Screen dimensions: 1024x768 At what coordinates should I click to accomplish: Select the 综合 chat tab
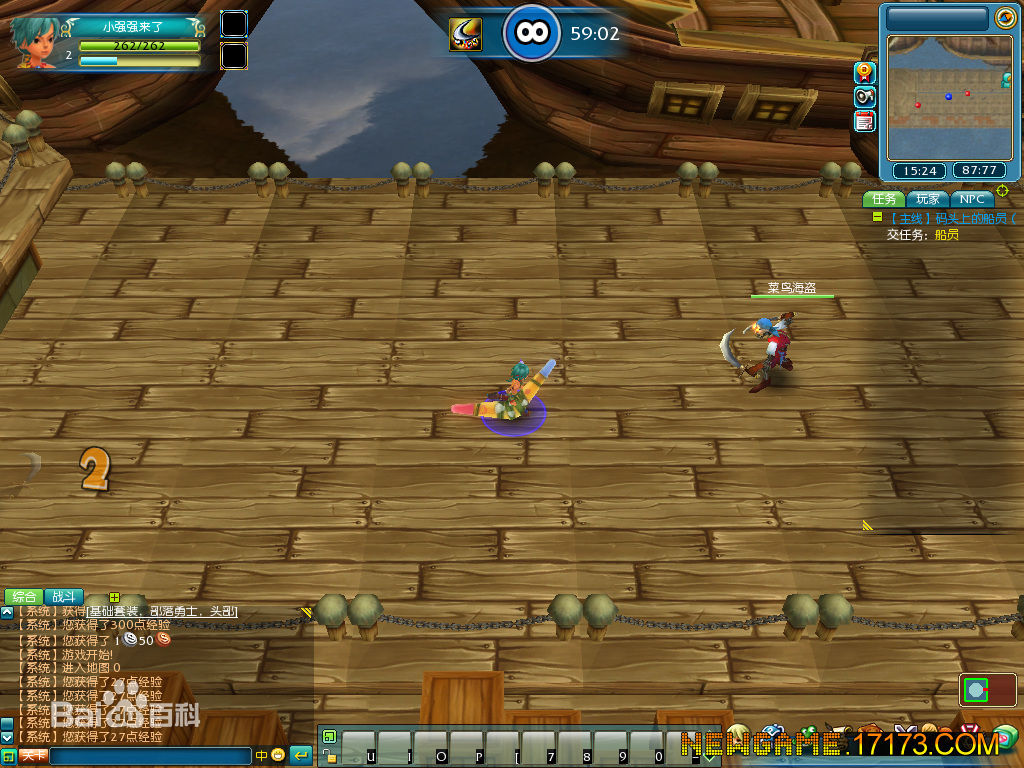coord(24,596)
